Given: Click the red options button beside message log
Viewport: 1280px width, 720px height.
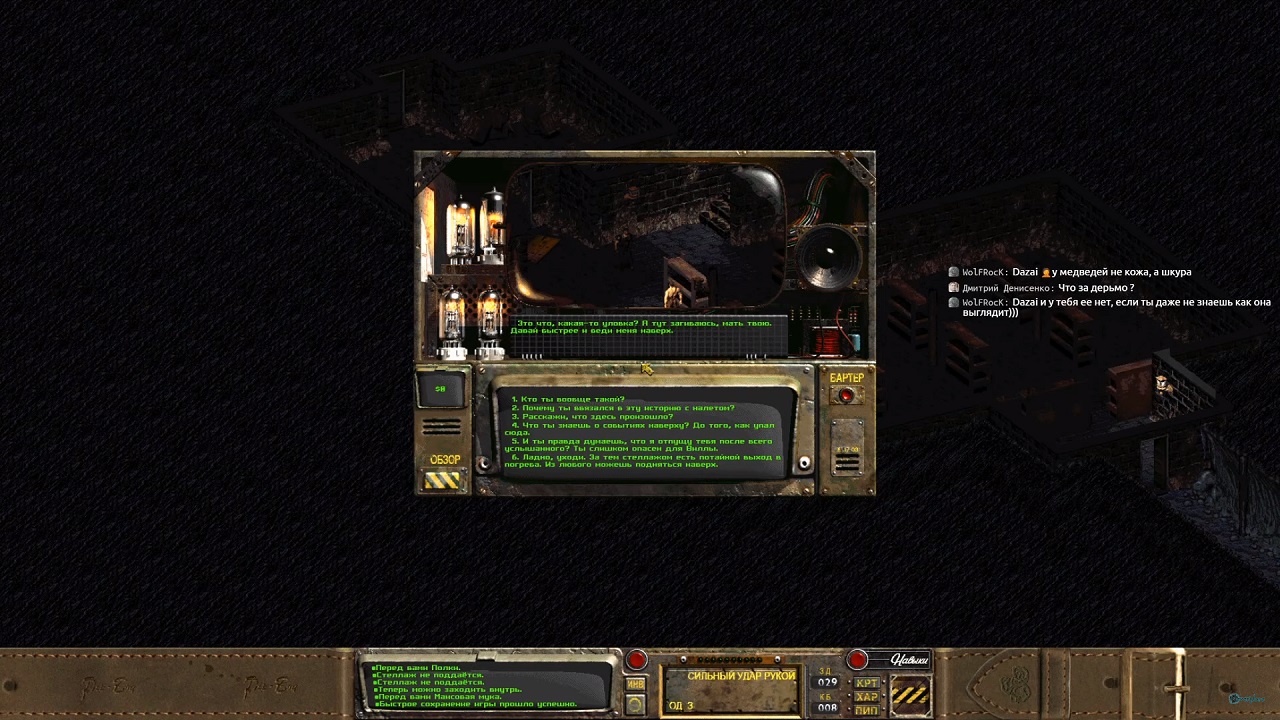Looking at the screenshot, I should point(636,660).
